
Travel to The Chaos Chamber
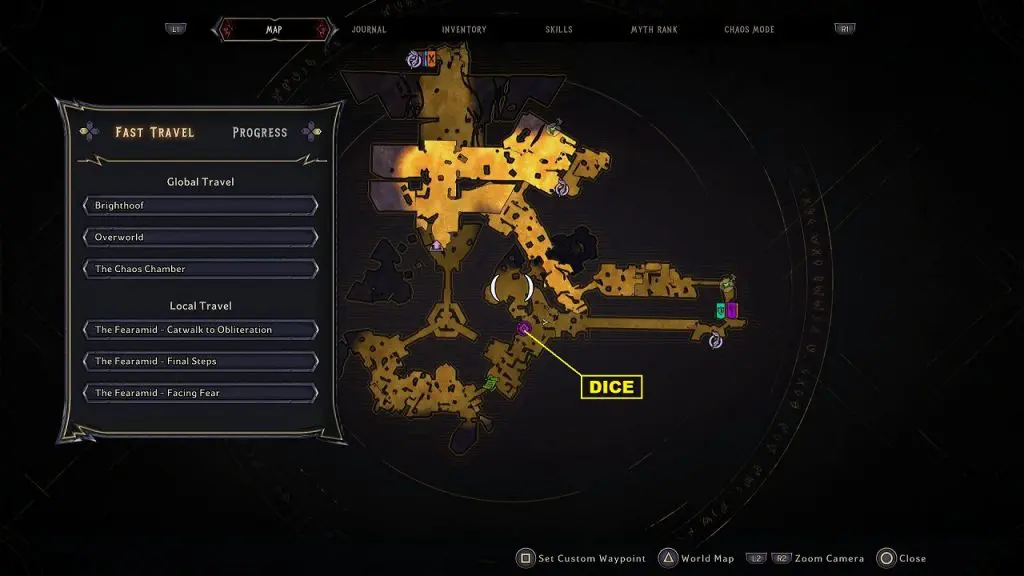point(201,269)
